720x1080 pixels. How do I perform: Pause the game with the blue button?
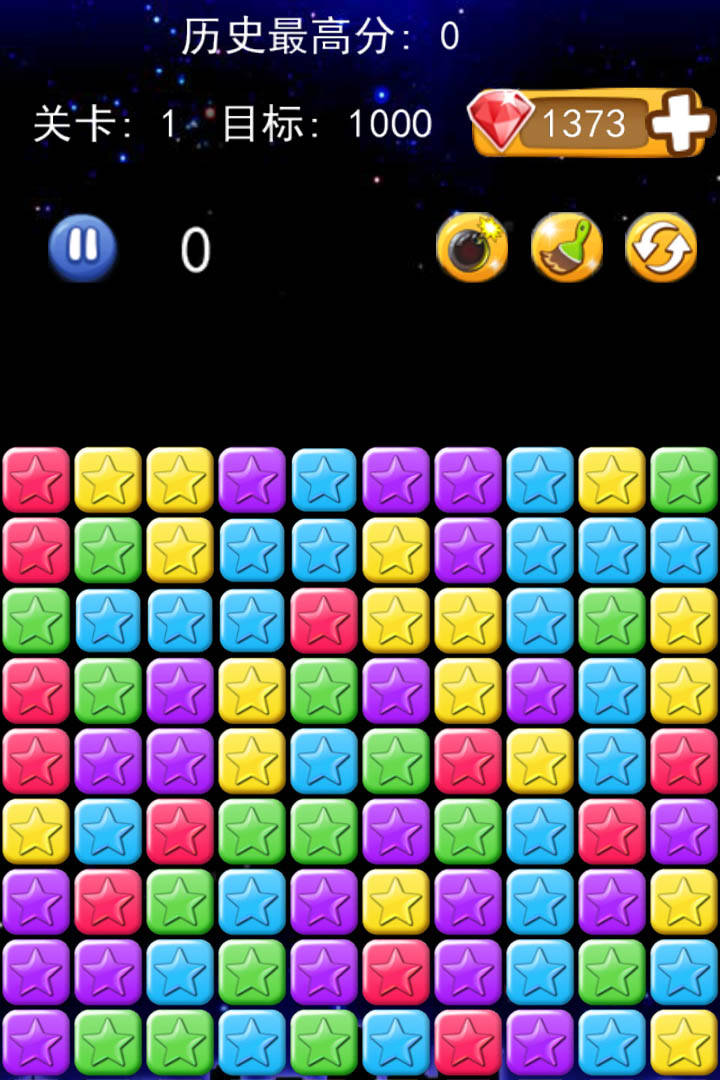(x=83, y=247)
